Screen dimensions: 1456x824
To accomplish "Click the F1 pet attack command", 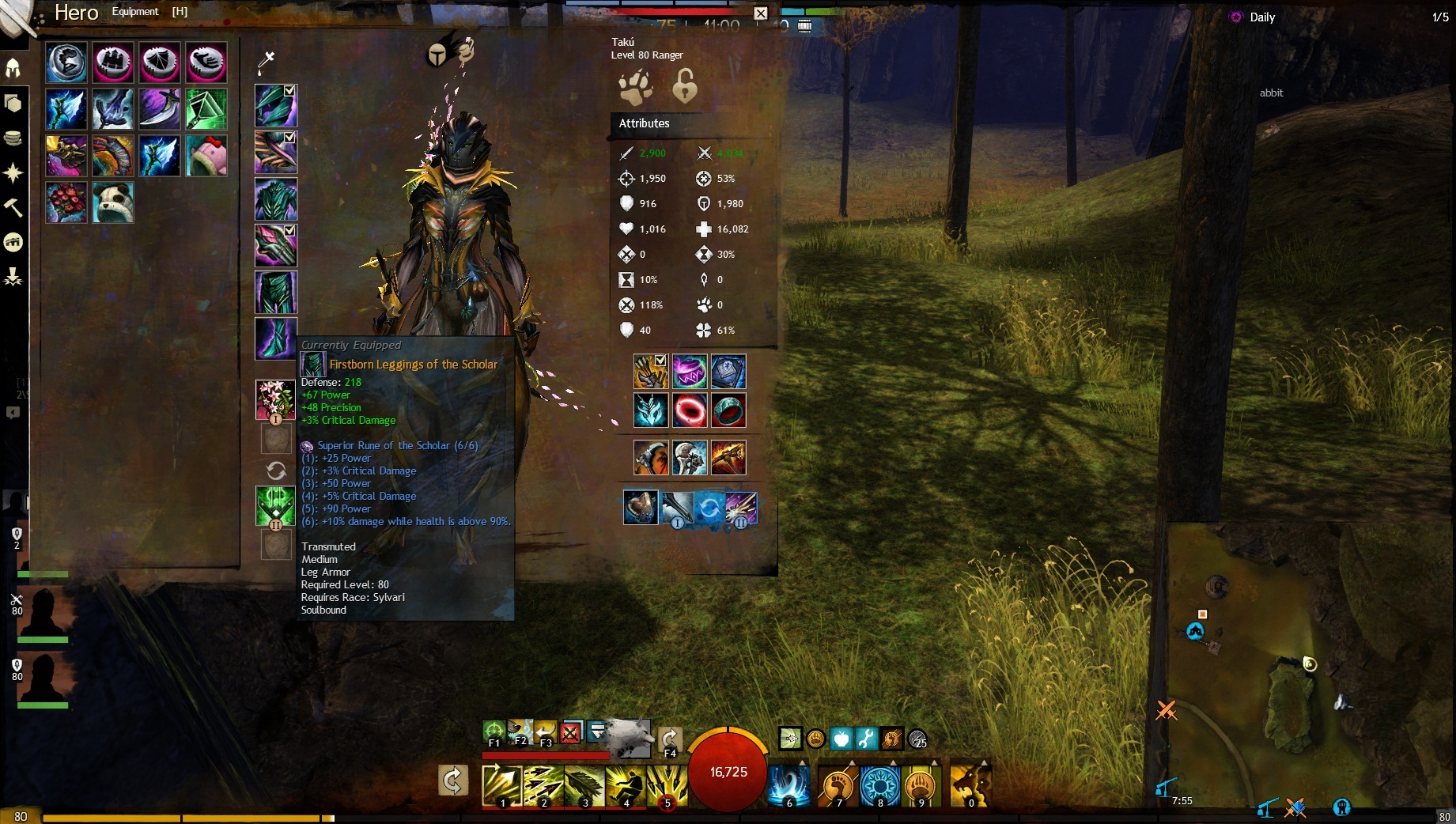I will (494, 732).
